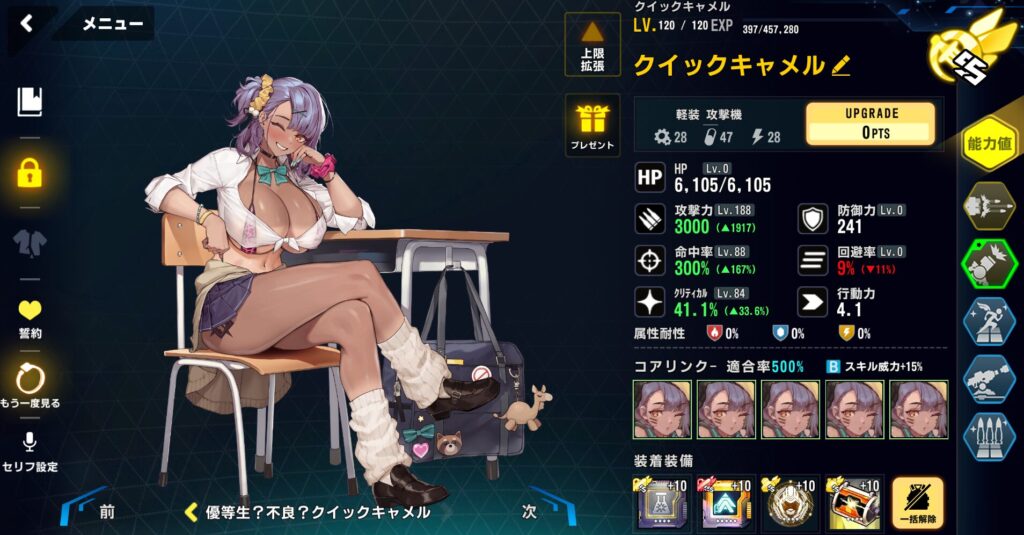Image resolution: width=1024 pixels, height=535 pixels.
Task: Open the 誓約 heart option
Action: click(x=31, y=318)
